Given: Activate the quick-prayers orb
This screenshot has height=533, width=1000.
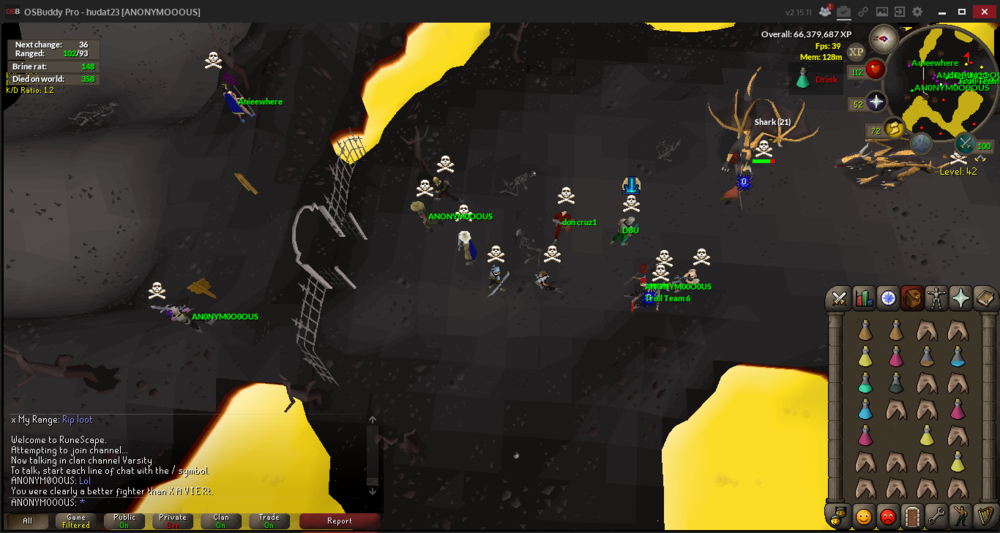Looking at the screenshot, I should pyautogui.click(x=876, y=102).
